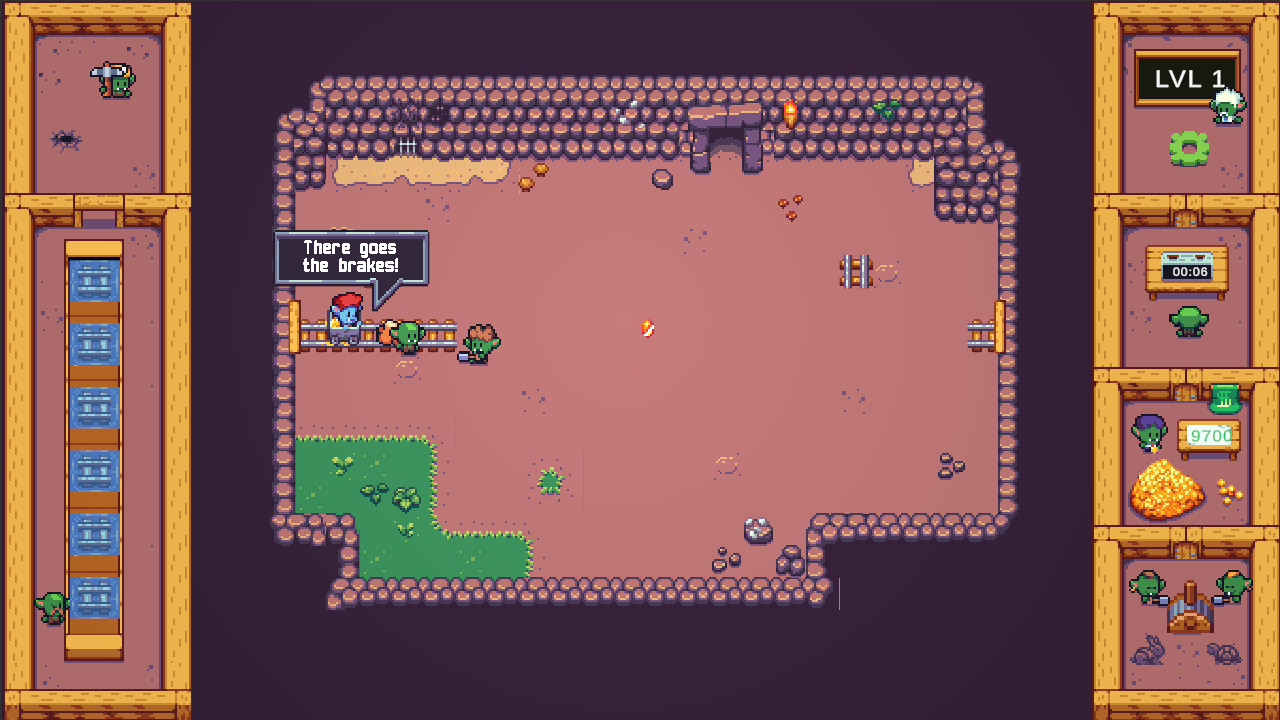Click the 9700 gold counter sign

click(1210, 437)
